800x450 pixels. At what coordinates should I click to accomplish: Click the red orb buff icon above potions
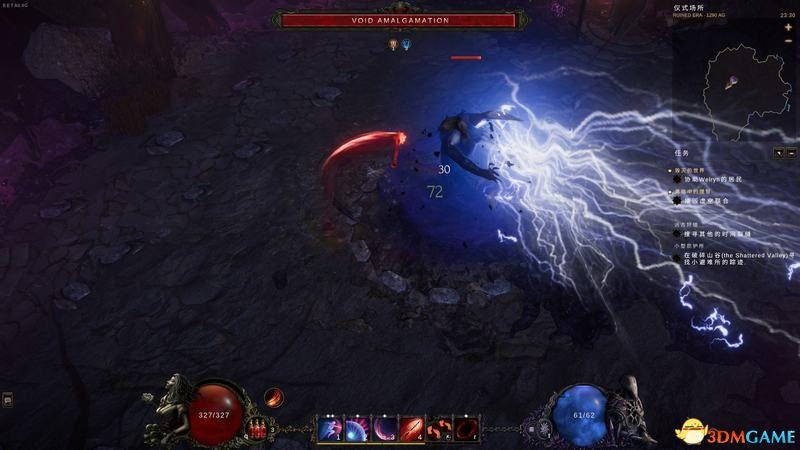pos(272,399)
